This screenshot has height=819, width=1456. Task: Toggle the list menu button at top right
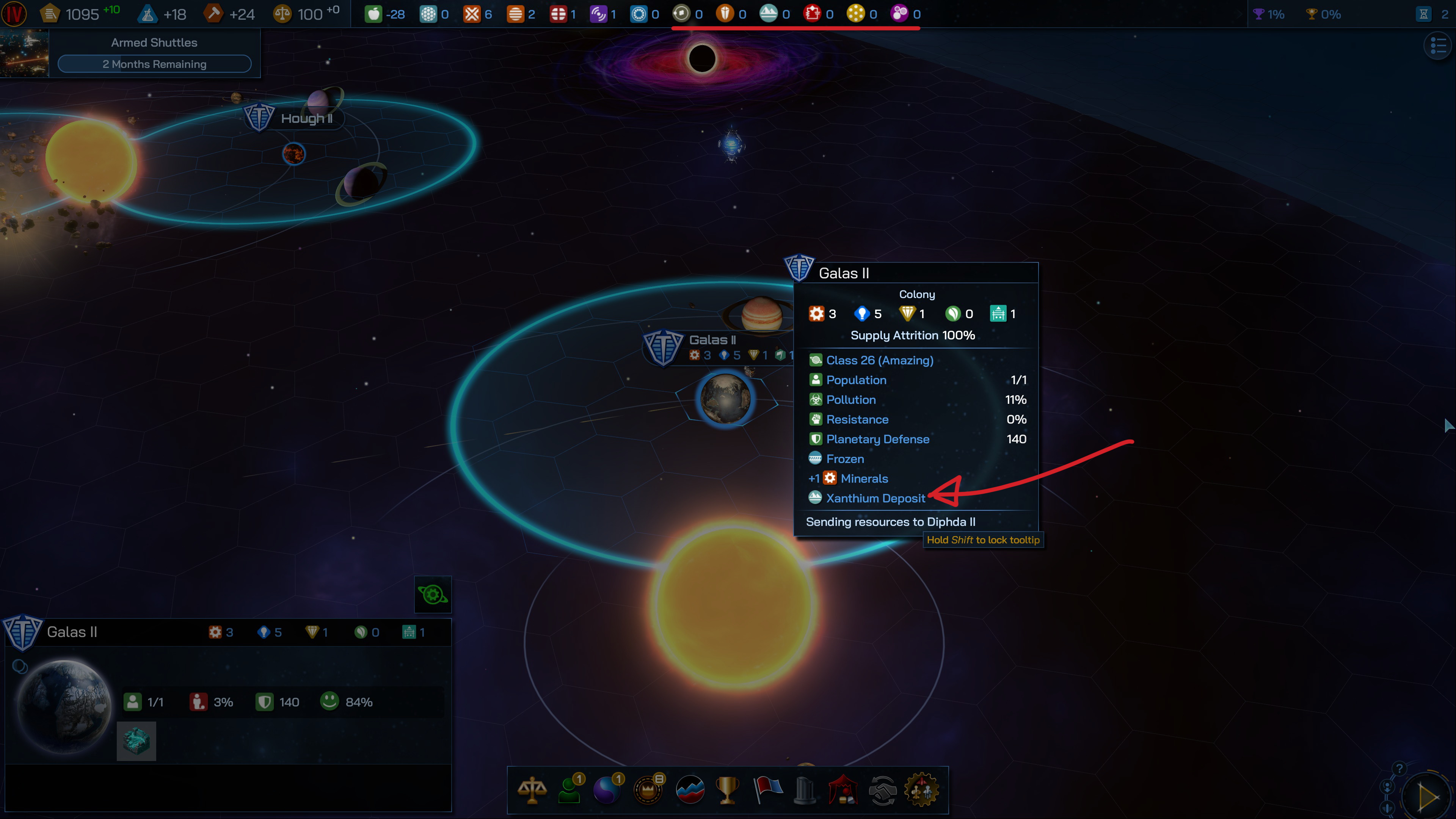pos(1437,46)
